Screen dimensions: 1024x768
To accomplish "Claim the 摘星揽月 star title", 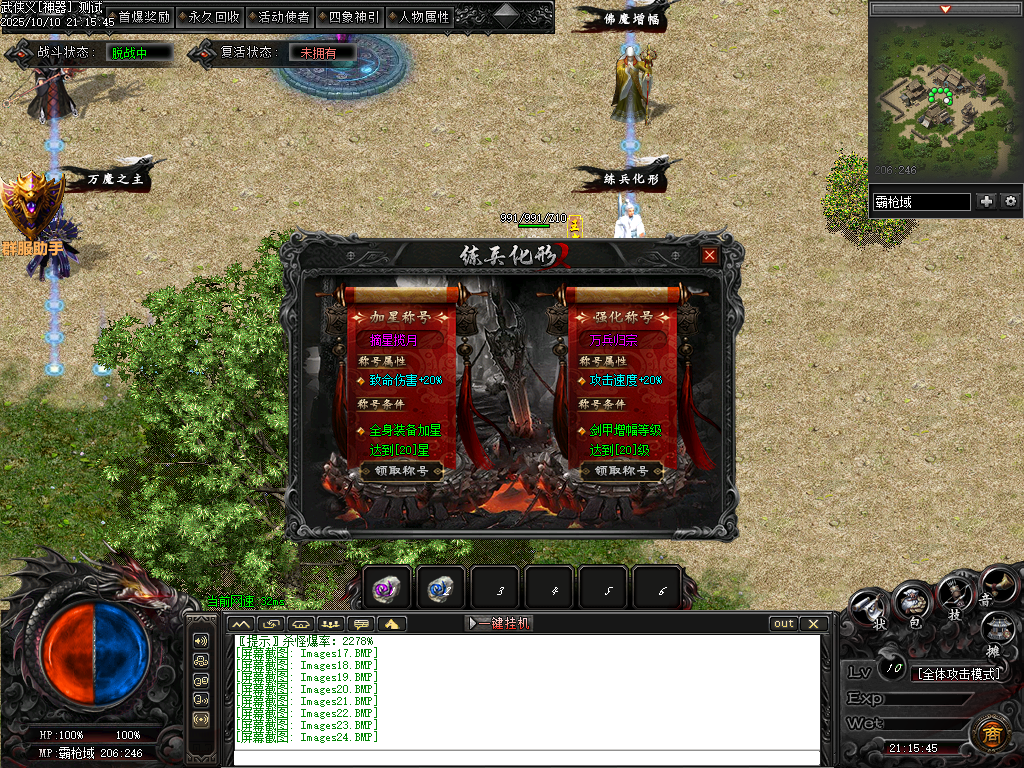I will click(401, 471).
